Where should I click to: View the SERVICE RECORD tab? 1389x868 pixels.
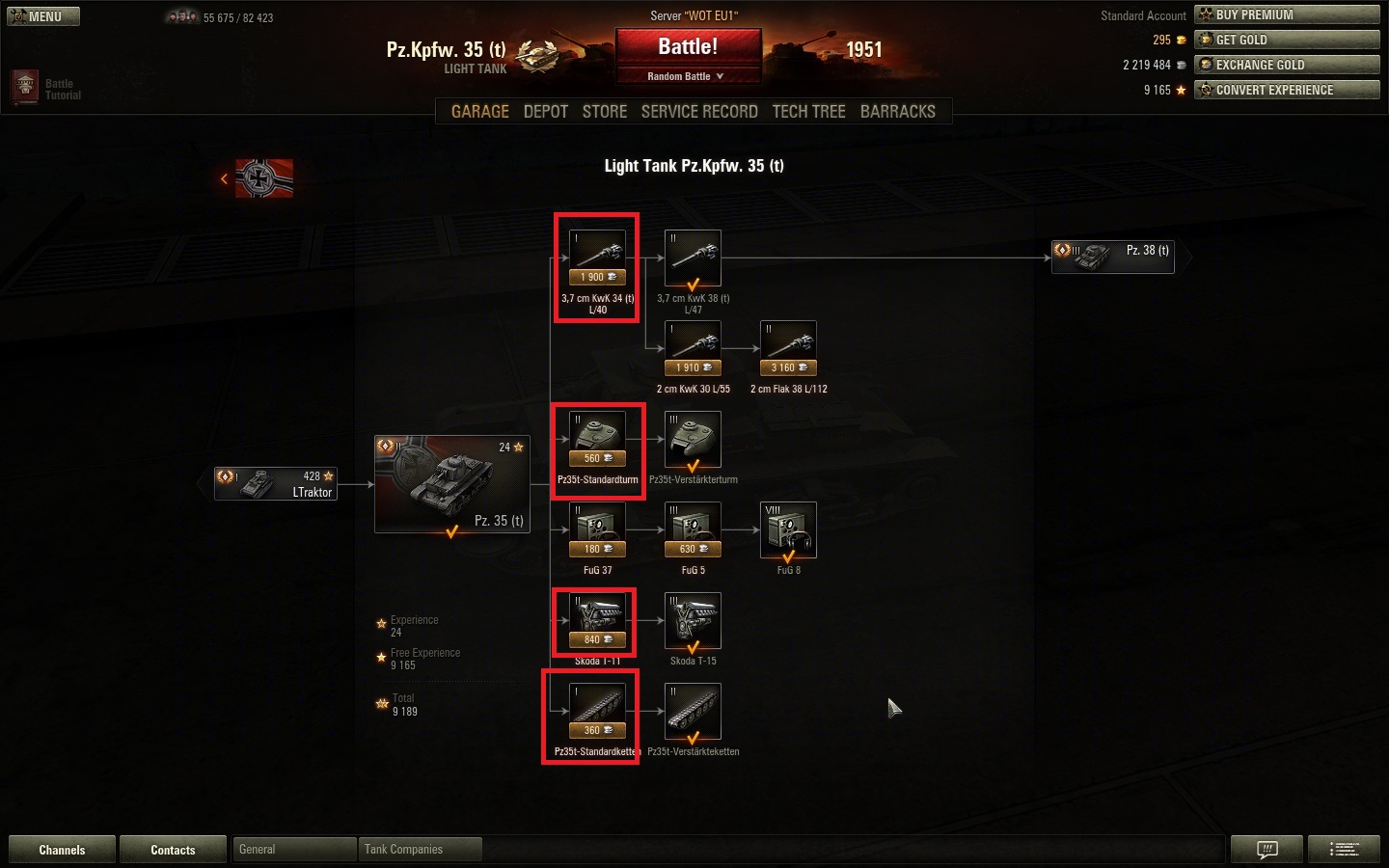(x=699, y=112)
